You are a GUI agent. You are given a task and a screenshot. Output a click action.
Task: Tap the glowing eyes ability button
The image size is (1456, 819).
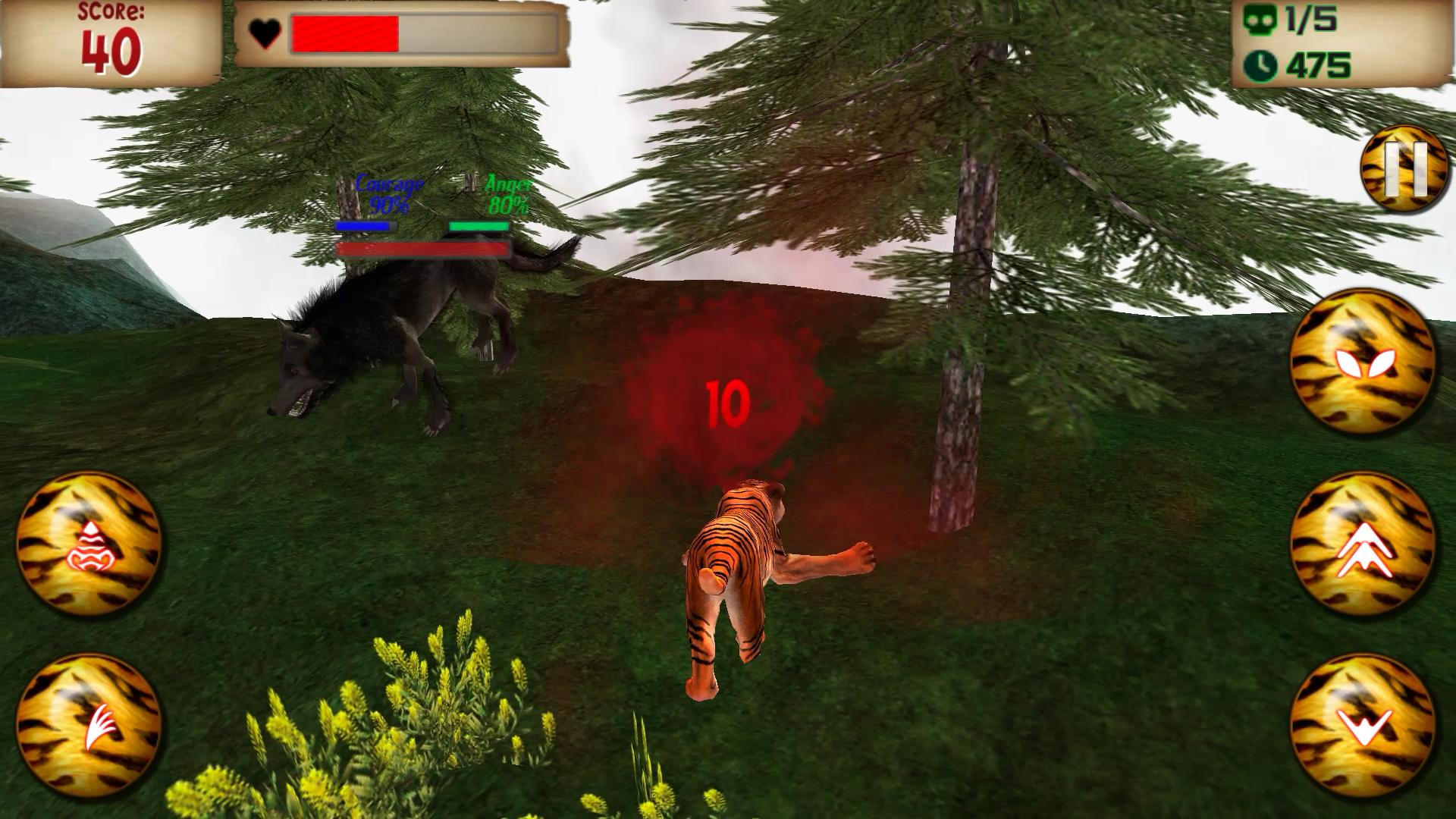coord(1363,362)
